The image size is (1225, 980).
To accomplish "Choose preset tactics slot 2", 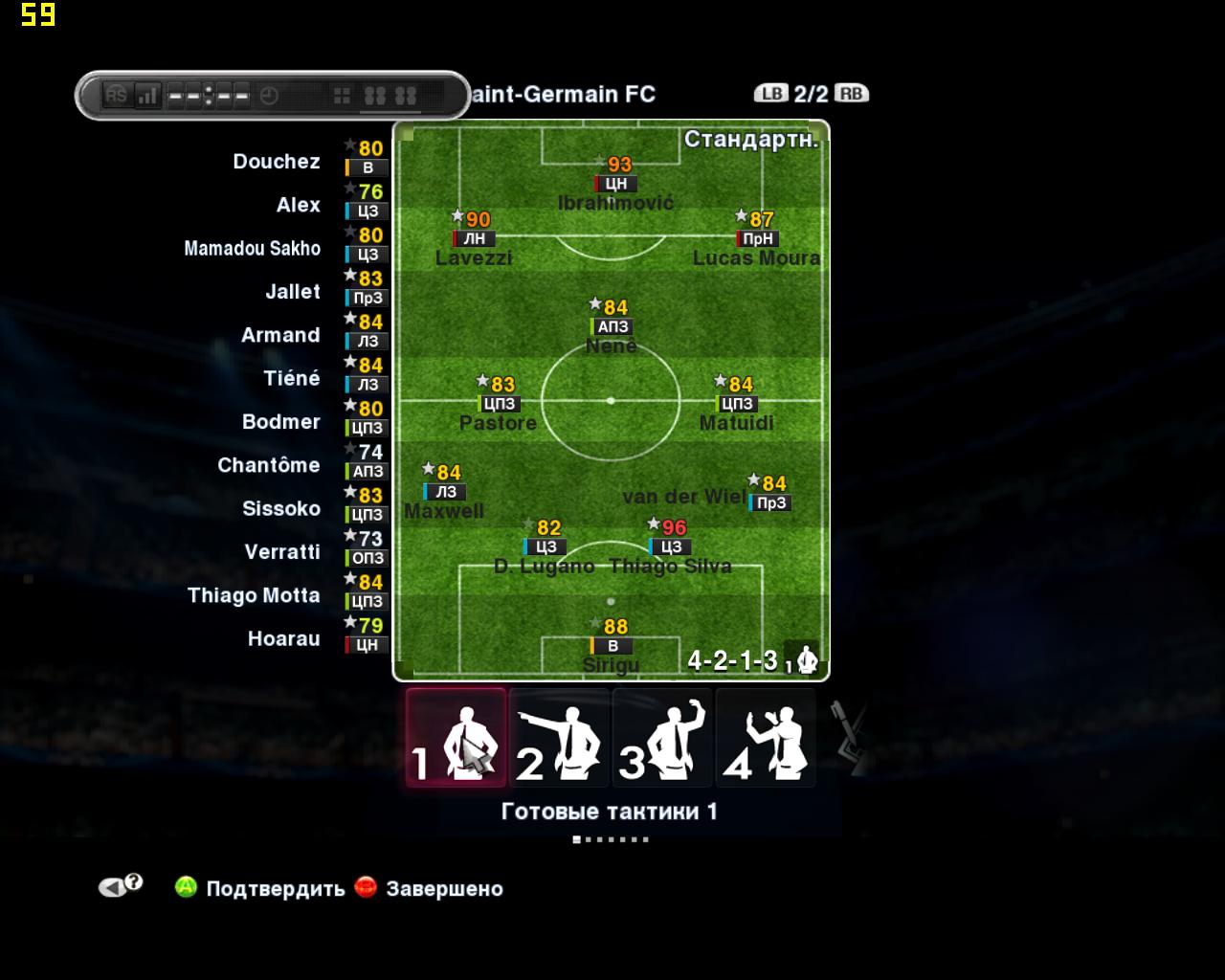I will pyautogui.click(x=559, y=738).
